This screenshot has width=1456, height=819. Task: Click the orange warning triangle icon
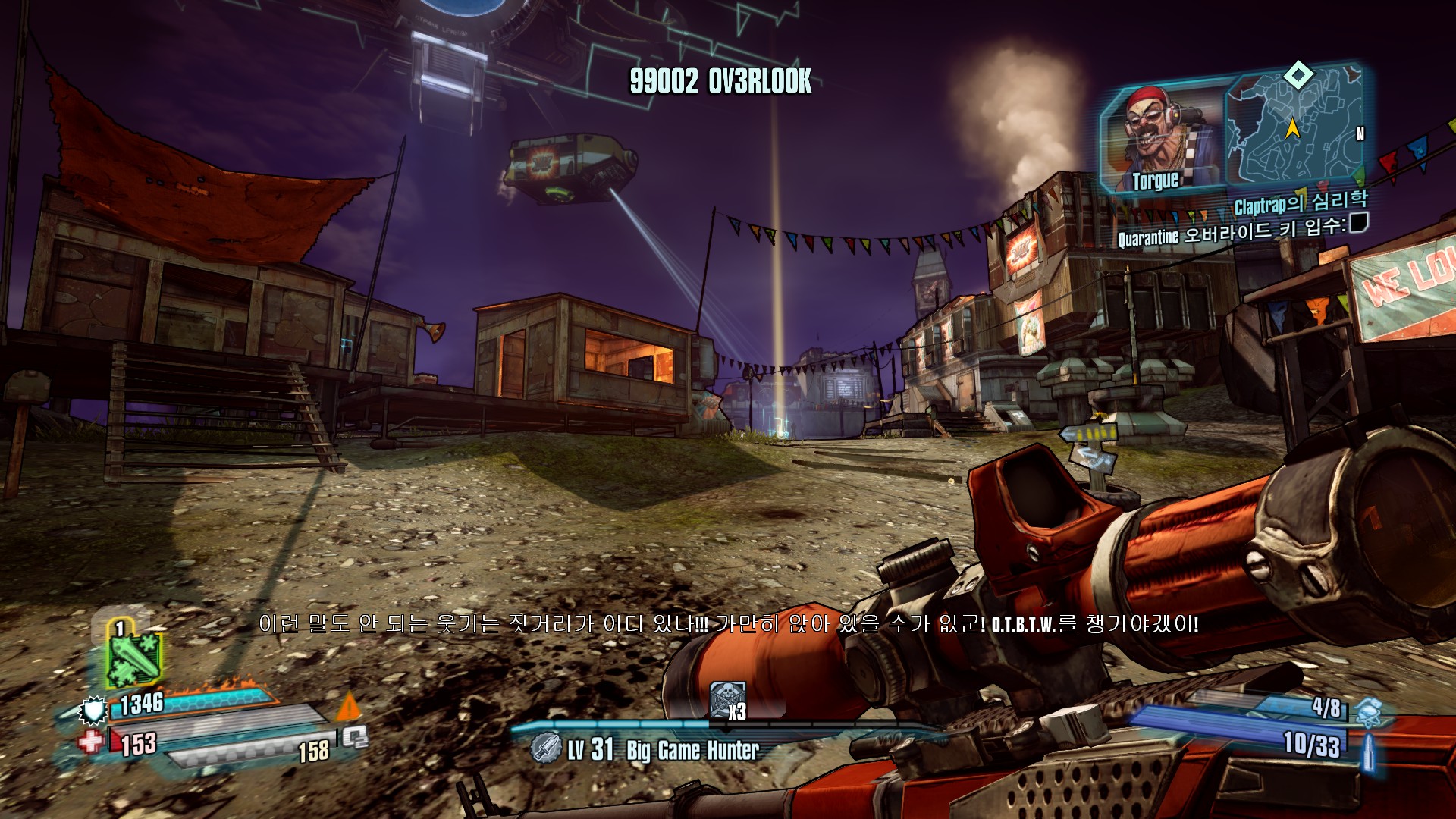348,707
